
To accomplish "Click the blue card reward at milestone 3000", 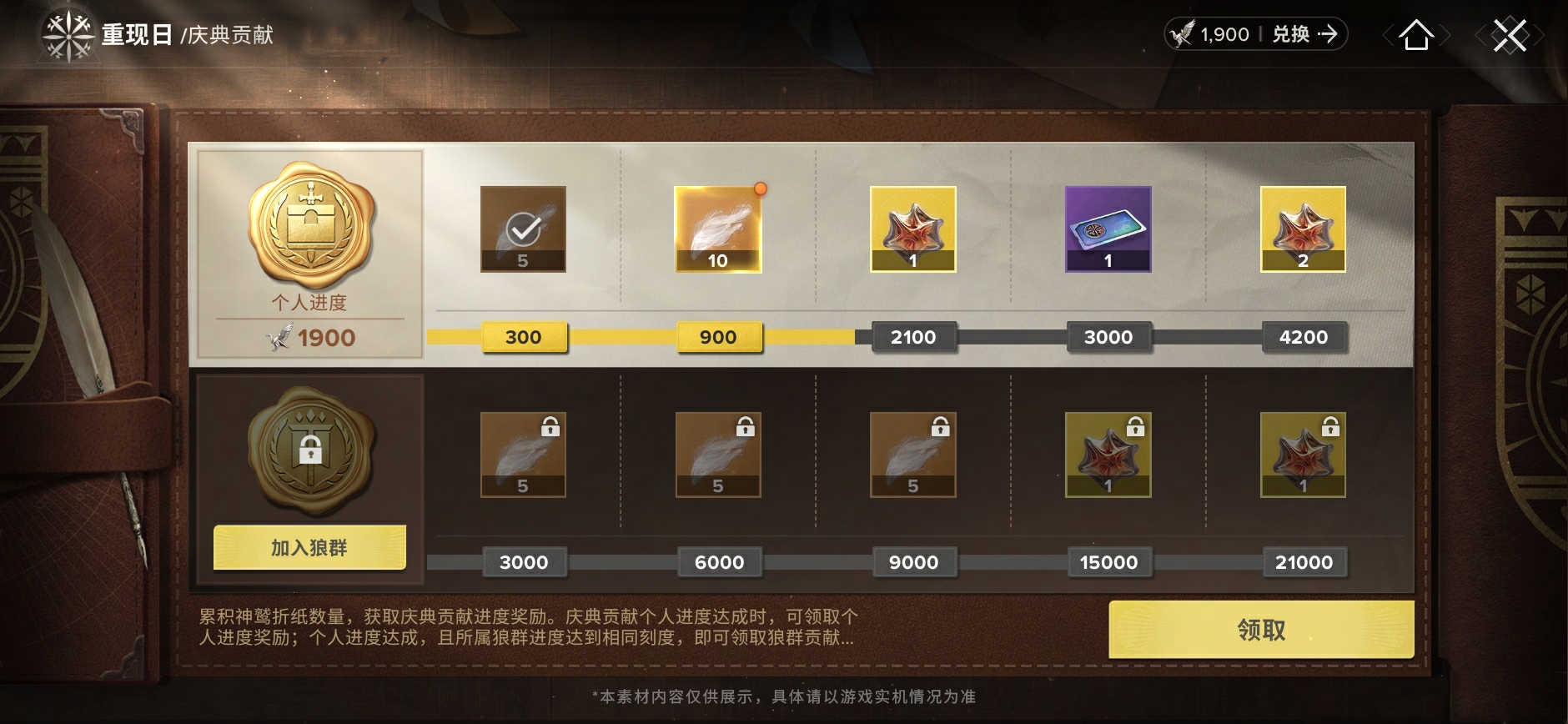I will tap(1109, 229).
